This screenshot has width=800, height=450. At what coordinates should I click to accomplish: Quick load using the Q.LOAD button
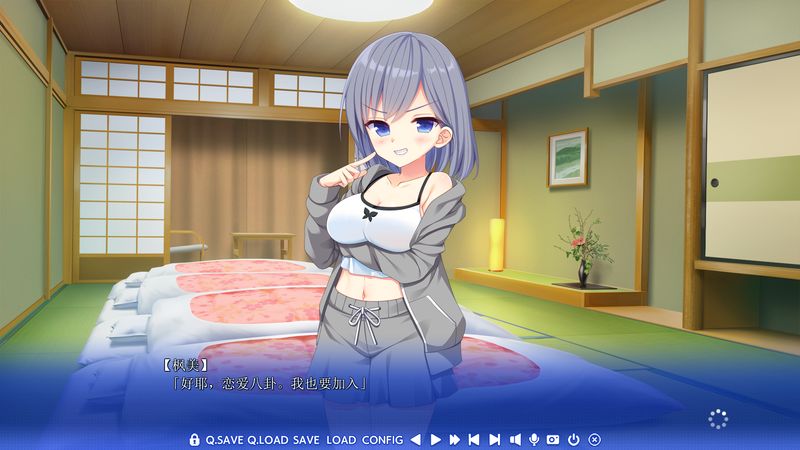[x=267, y=439]
